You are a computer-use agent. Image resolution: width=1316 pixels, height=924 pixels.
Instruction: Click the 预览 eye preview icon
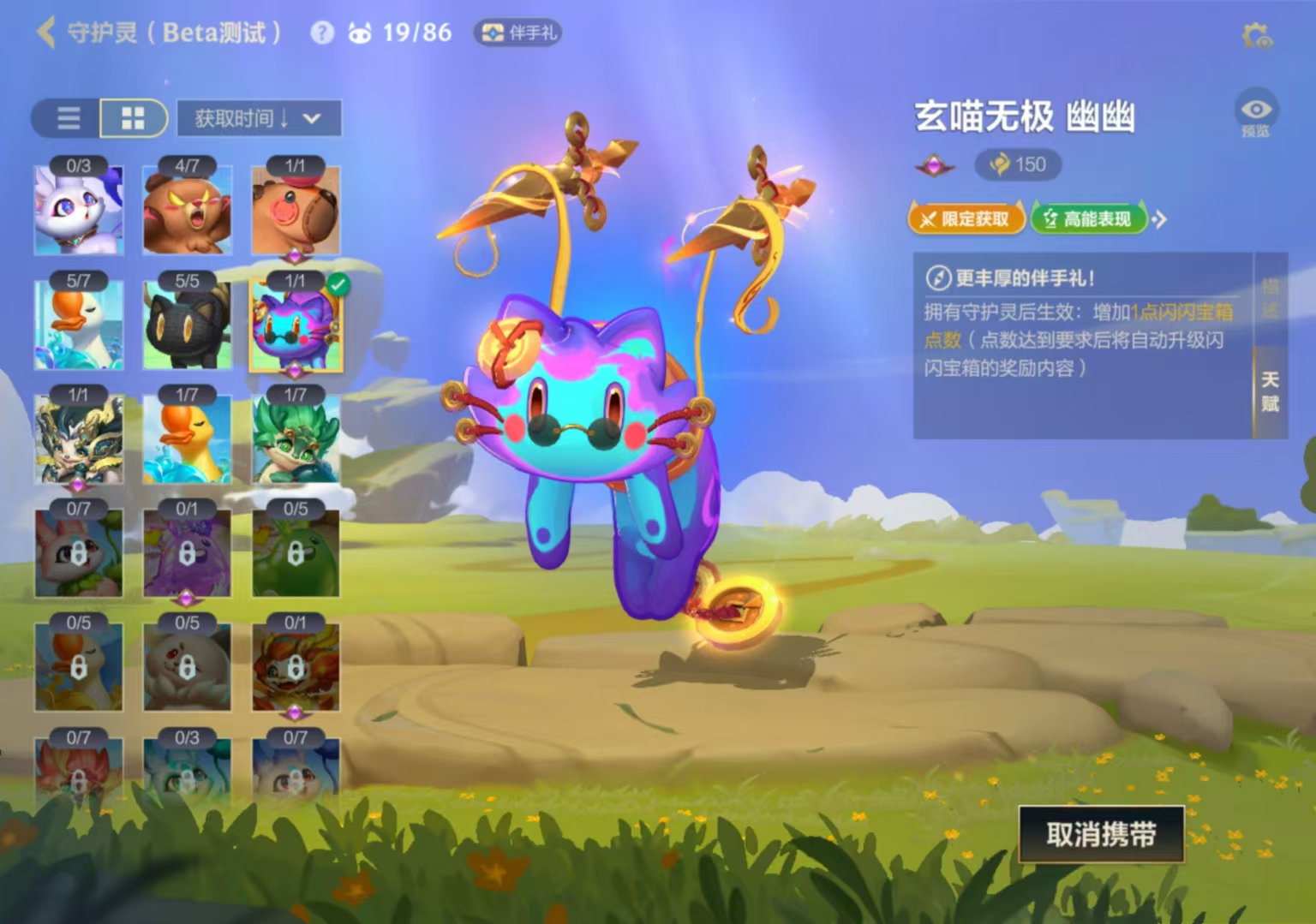1256,109
